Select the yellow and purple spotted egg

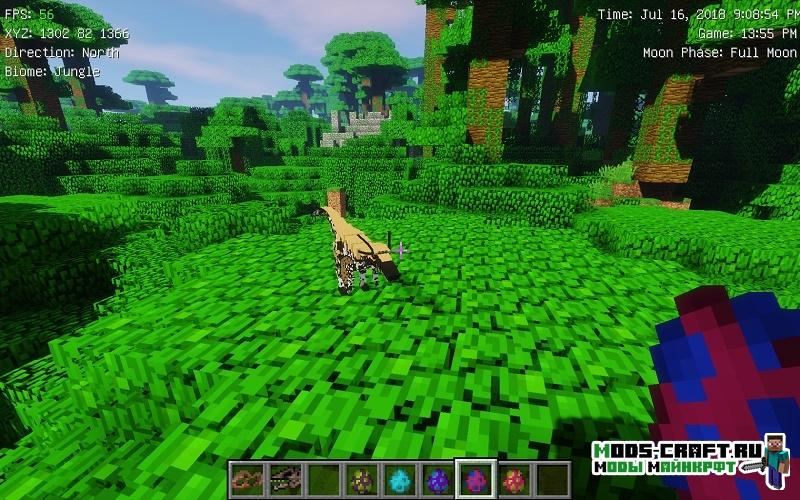361,479
